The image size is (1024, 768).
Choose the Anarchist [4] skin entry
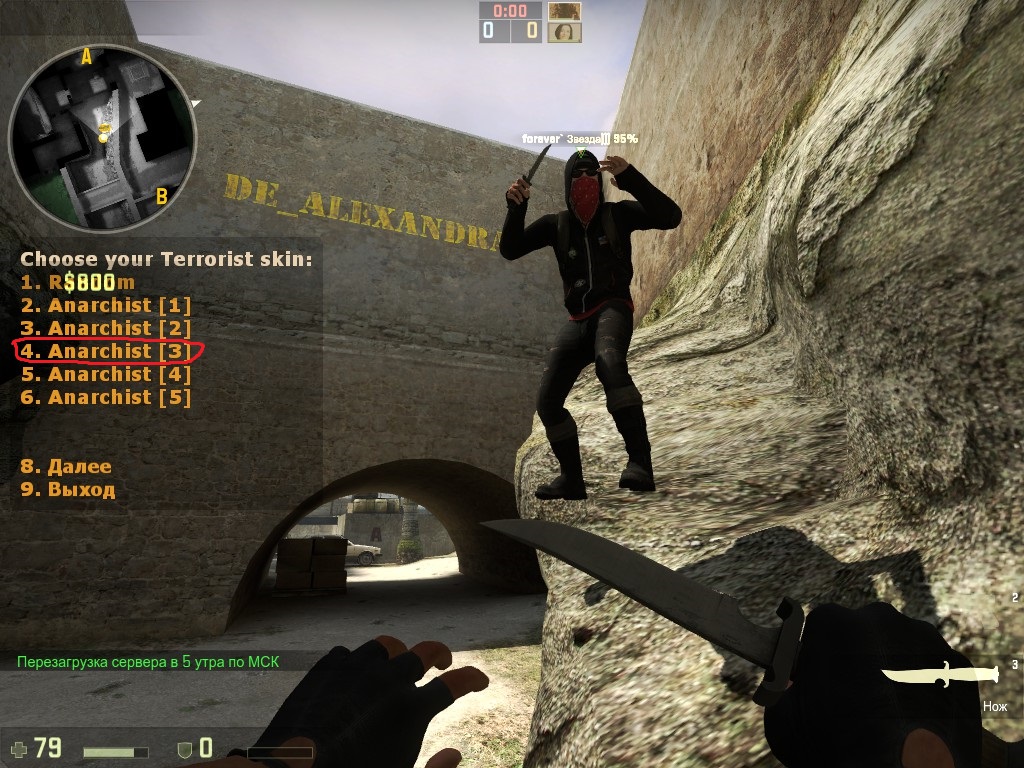(106, 374)
